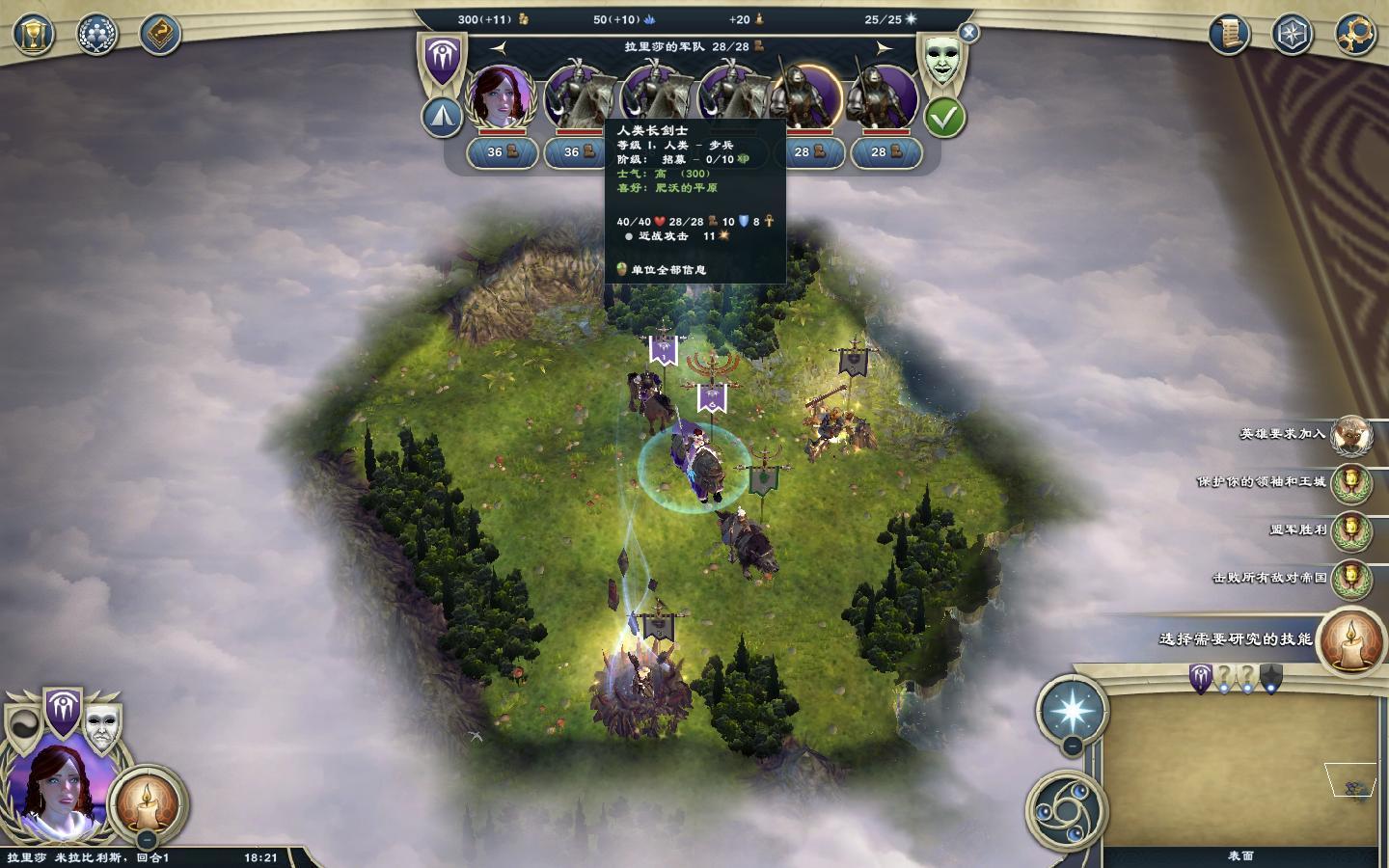The width and height of the screenshot is (1389, 868).
Task: Open the 盟军胜利 objective
Action: (1351, 529)
